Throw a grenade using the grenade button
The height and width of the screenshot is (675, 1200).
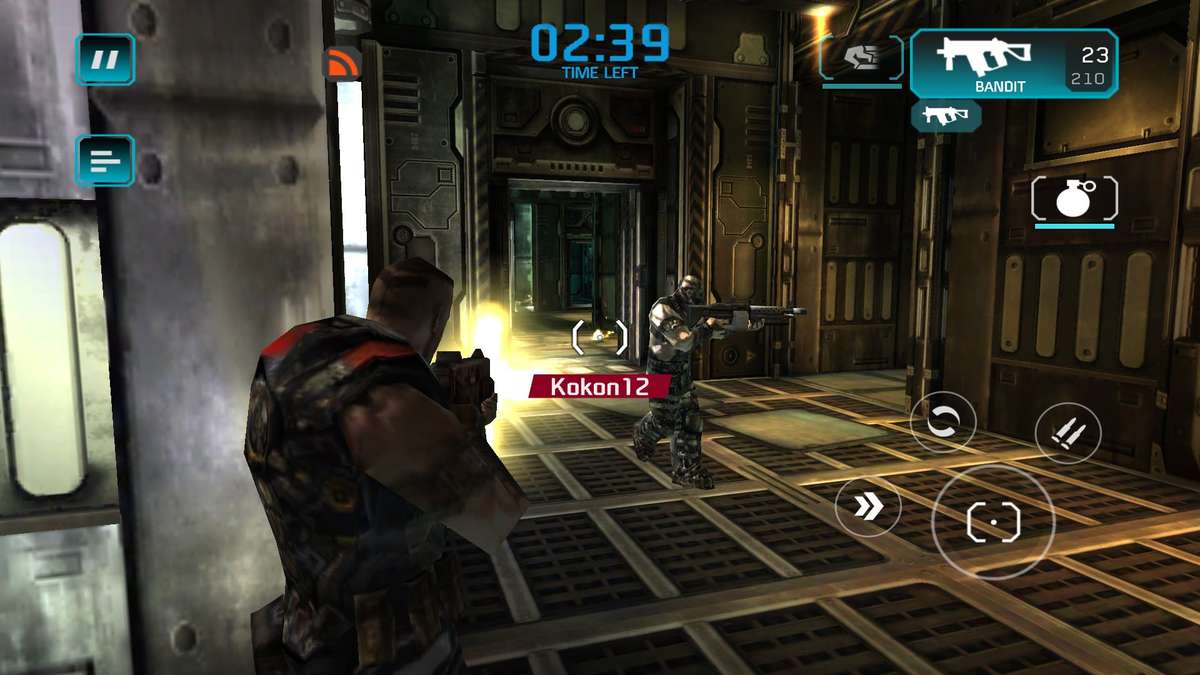point(1074,198)
